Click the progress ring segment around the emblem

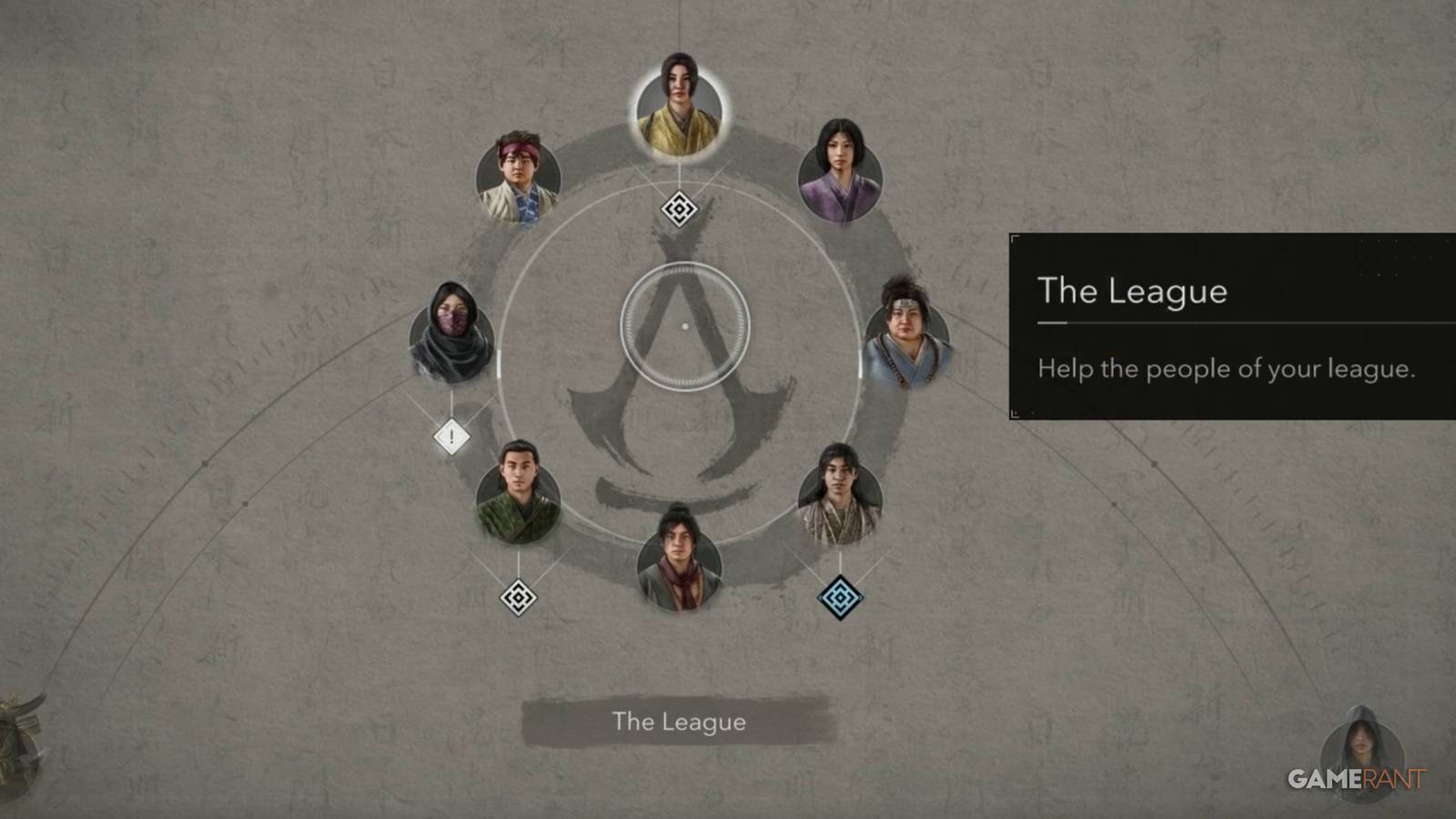point(499,364)
